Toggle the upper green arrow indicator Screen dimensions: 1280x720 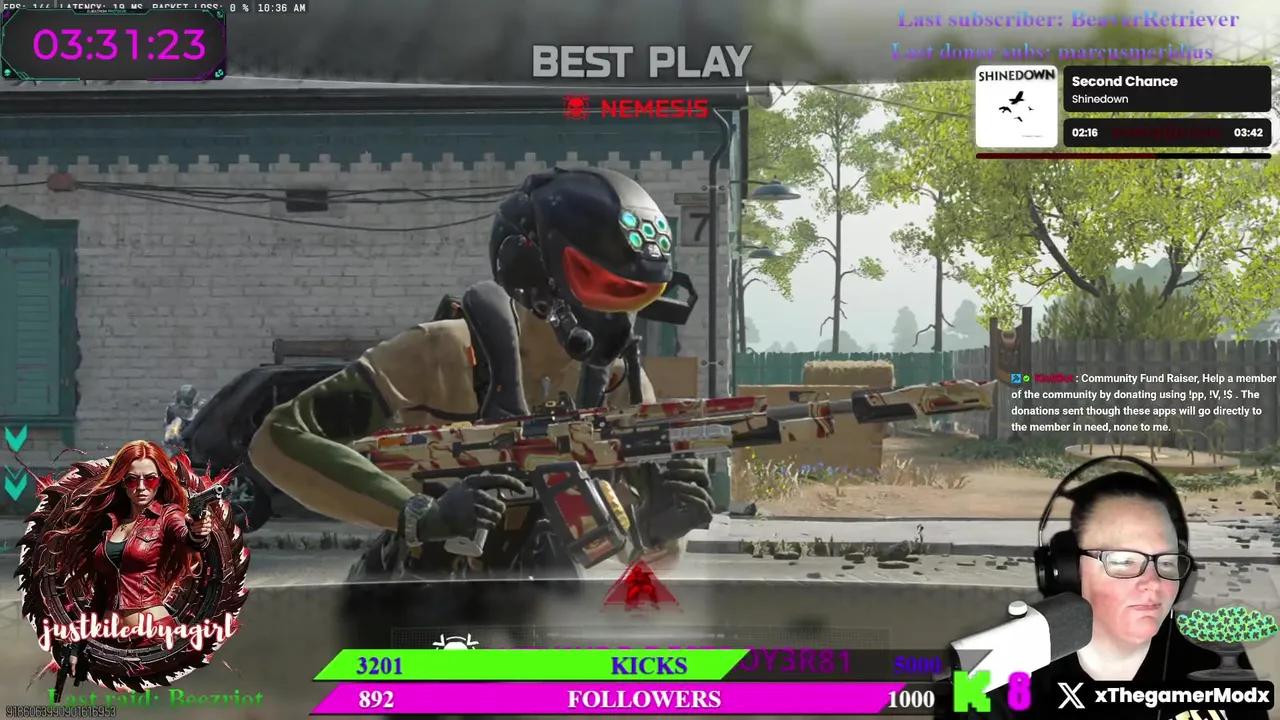click(x=15, y=437)
